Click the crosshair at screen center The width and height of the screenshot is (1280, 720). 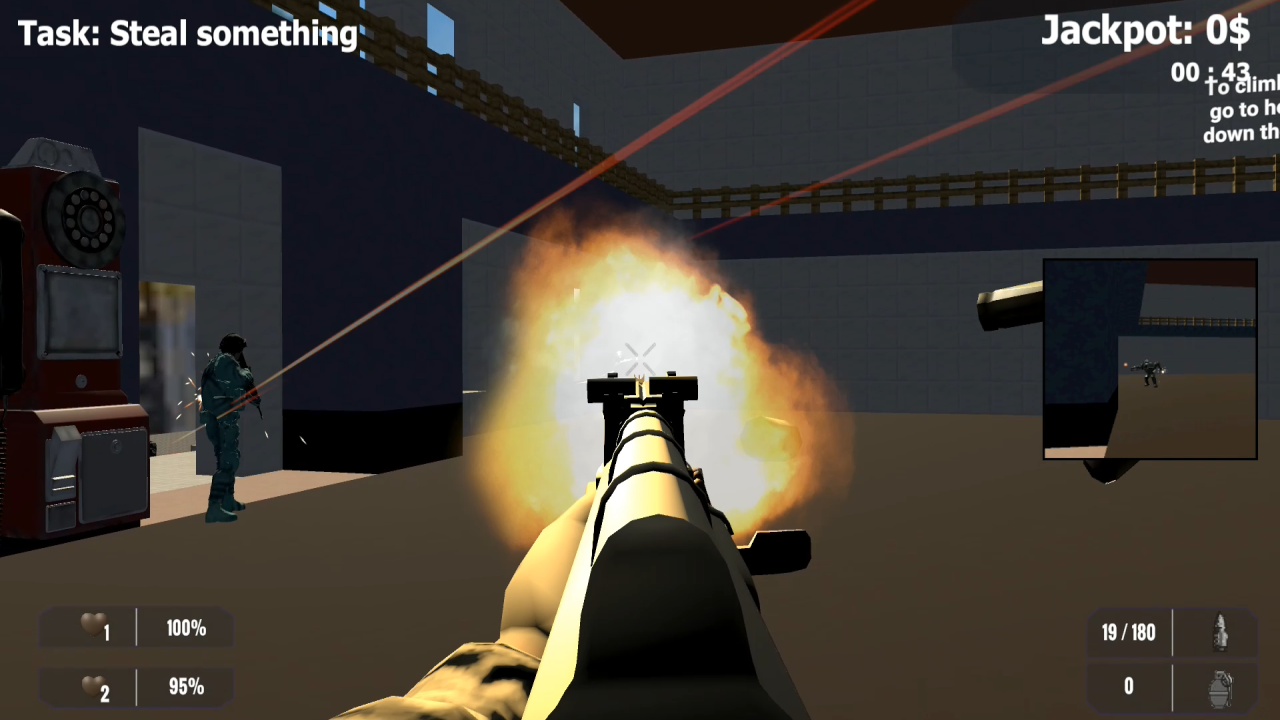(639, 356)
